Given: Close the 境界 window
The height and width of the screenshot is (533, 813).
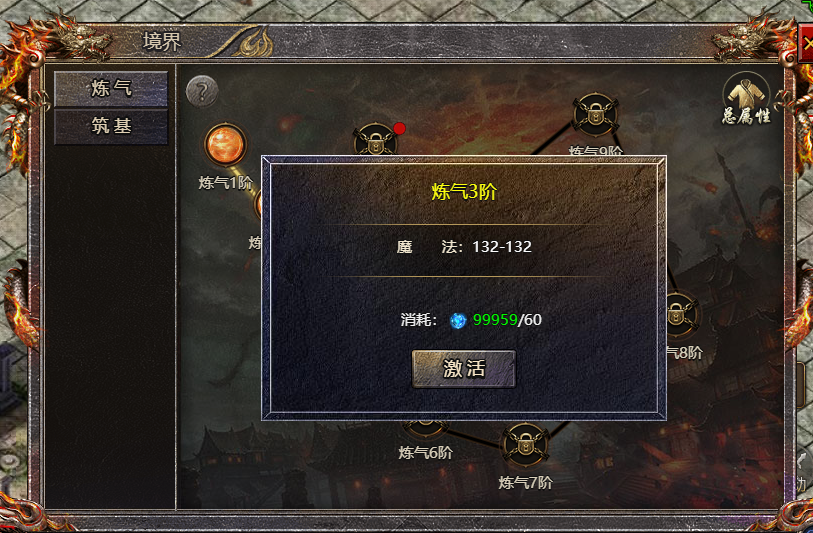Looking at the screenshot, I should pos(806,45).
